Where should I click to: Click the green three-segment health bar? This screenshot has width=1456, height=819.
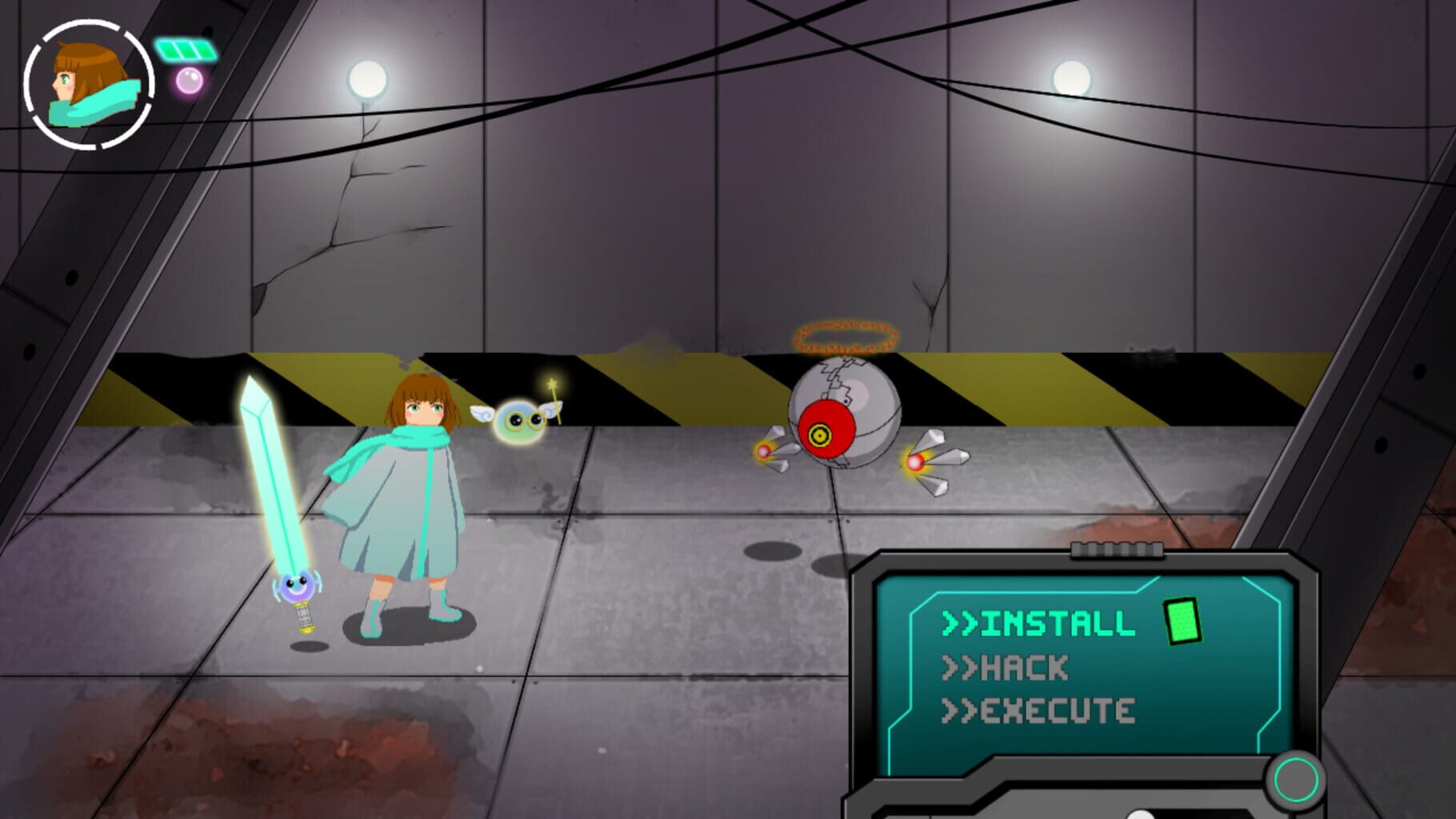pyautogui.click(x=186, y=48)
